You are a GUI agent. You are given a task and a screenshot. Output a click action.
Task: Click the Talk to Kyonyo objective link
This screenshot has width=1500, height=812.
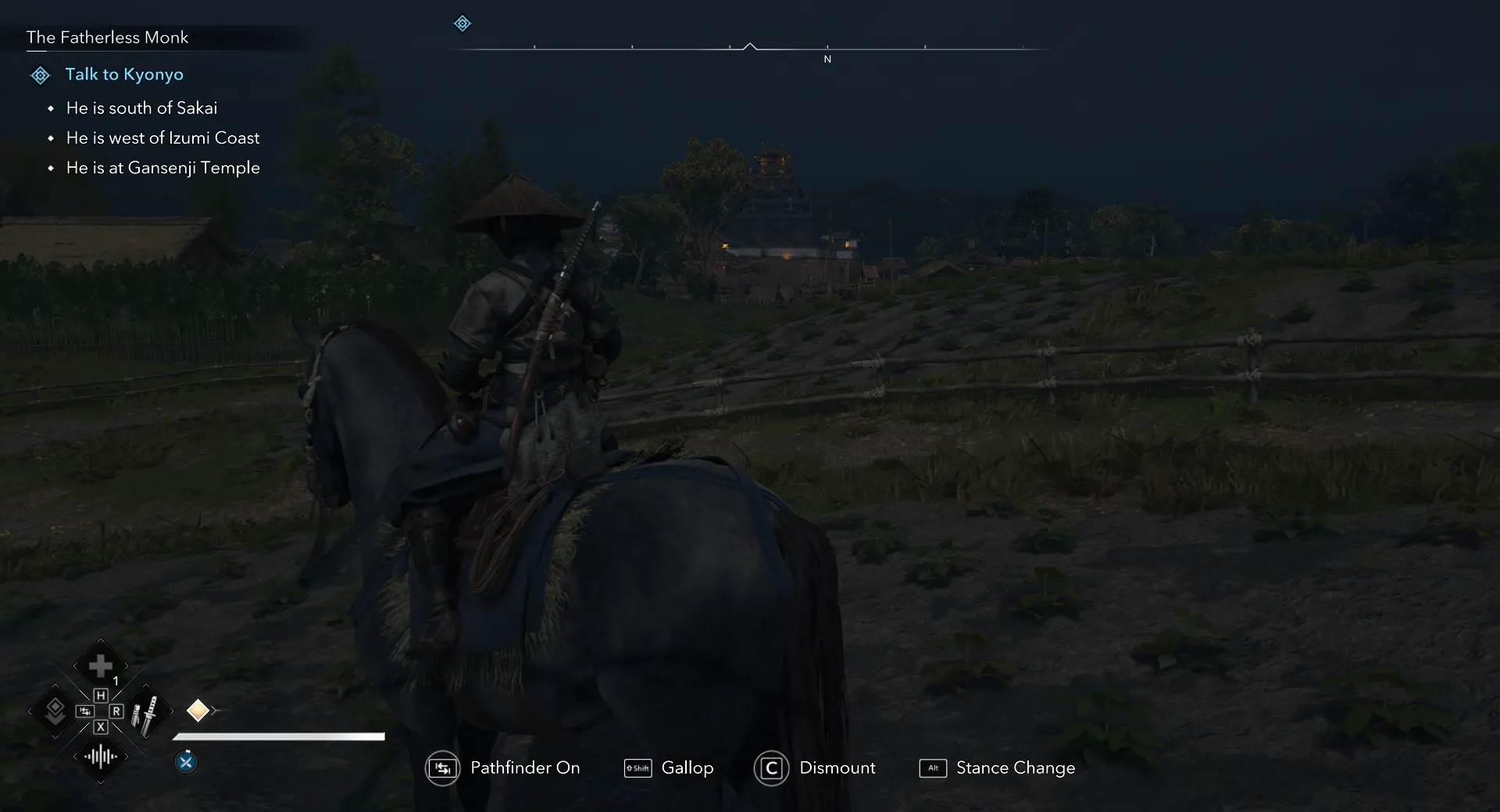(x=124, y=74)
